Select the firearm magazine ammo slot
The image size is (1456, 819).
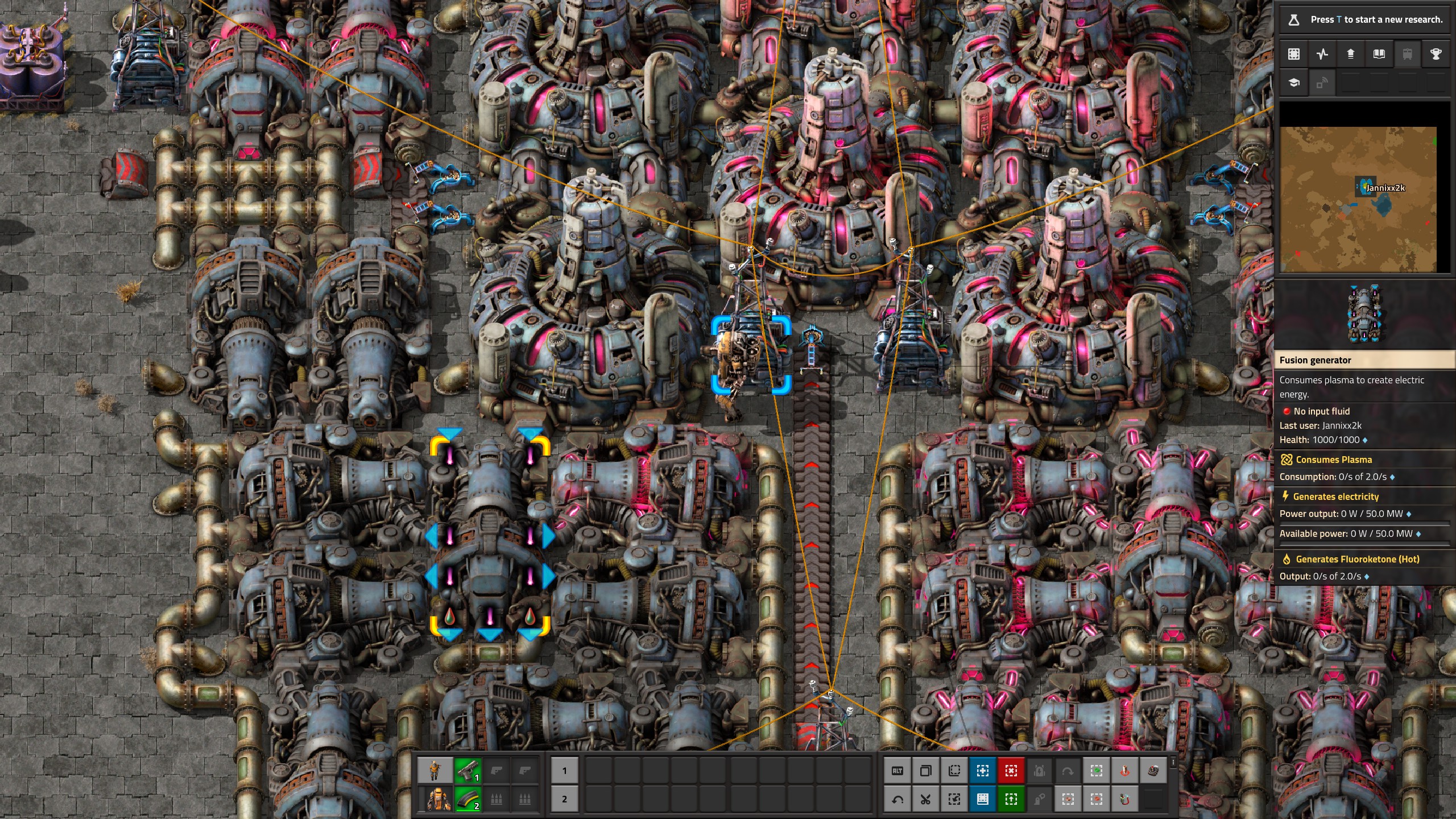[468, 799]
